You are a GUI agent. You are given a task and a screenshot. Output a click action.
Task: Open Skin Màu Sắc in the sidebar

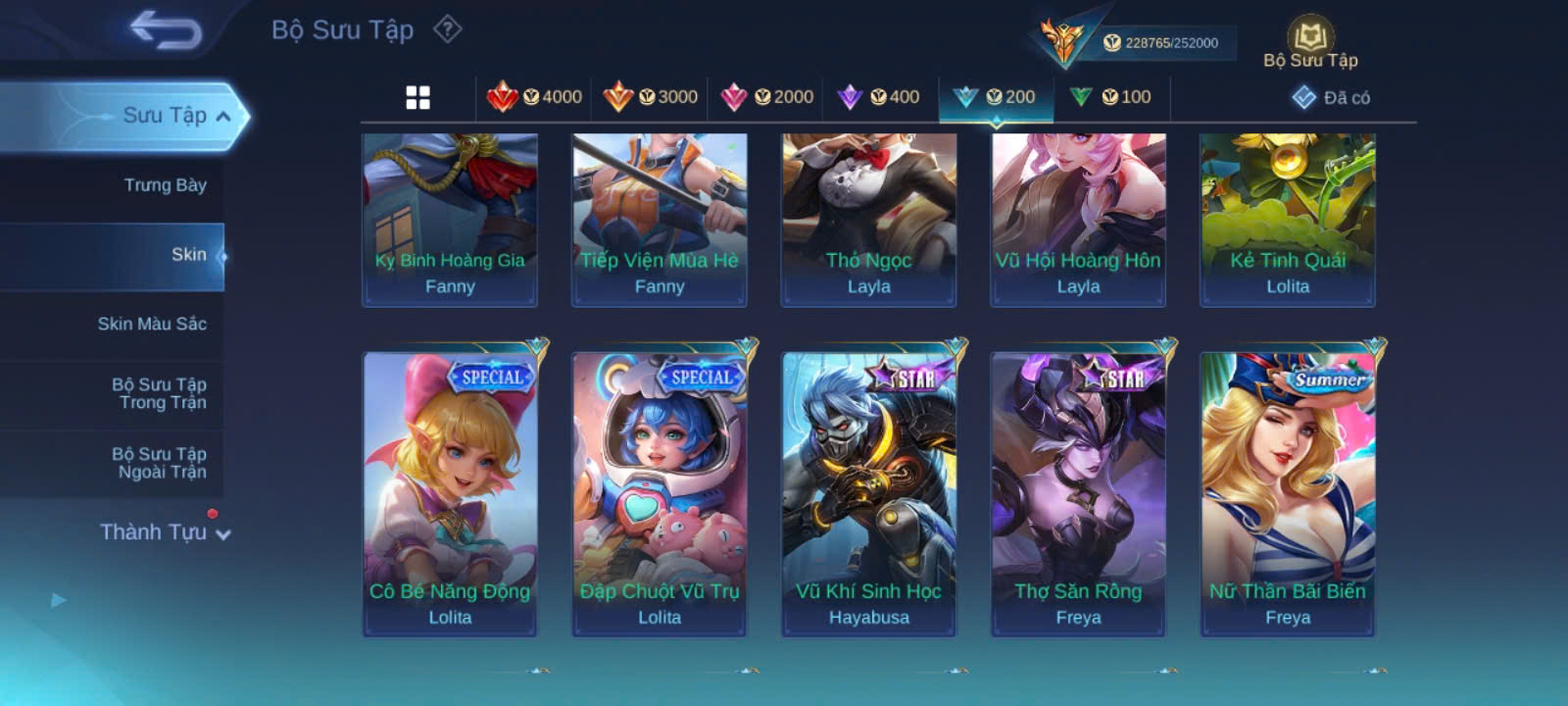click(152, 324)
